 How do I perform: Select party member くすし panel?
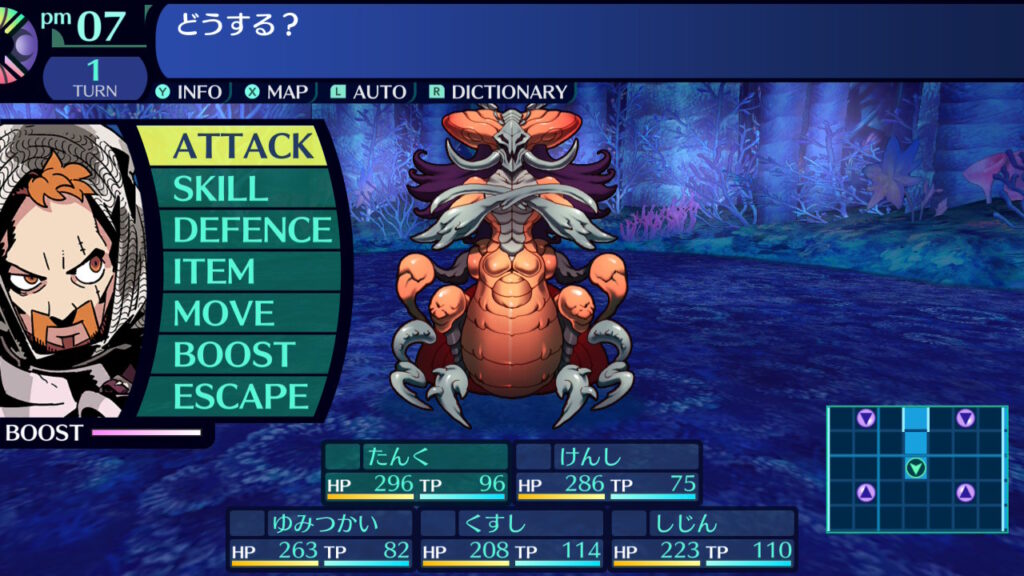tap(512, 538)
